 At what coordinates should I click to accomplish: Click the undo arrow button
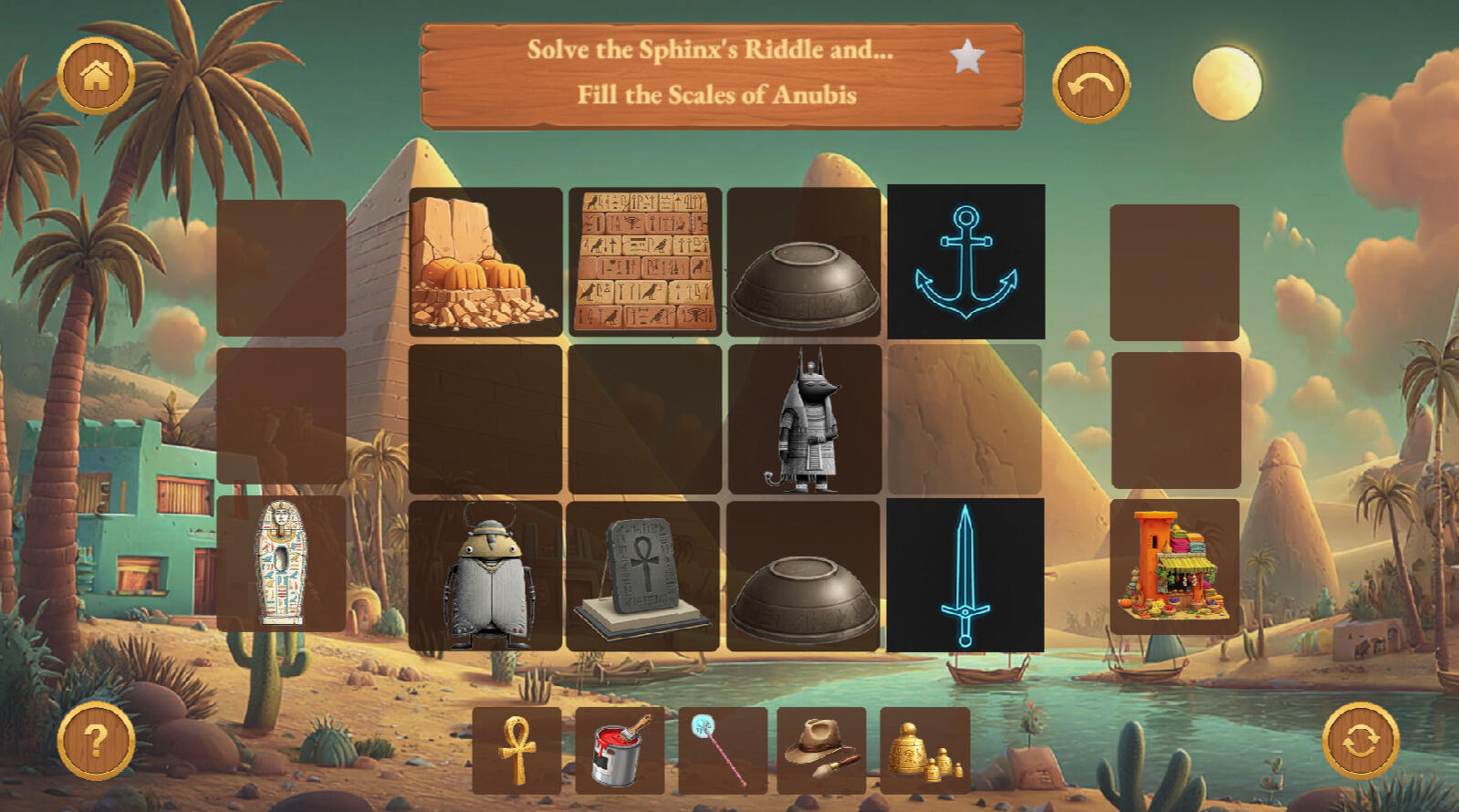[1090, 85]
